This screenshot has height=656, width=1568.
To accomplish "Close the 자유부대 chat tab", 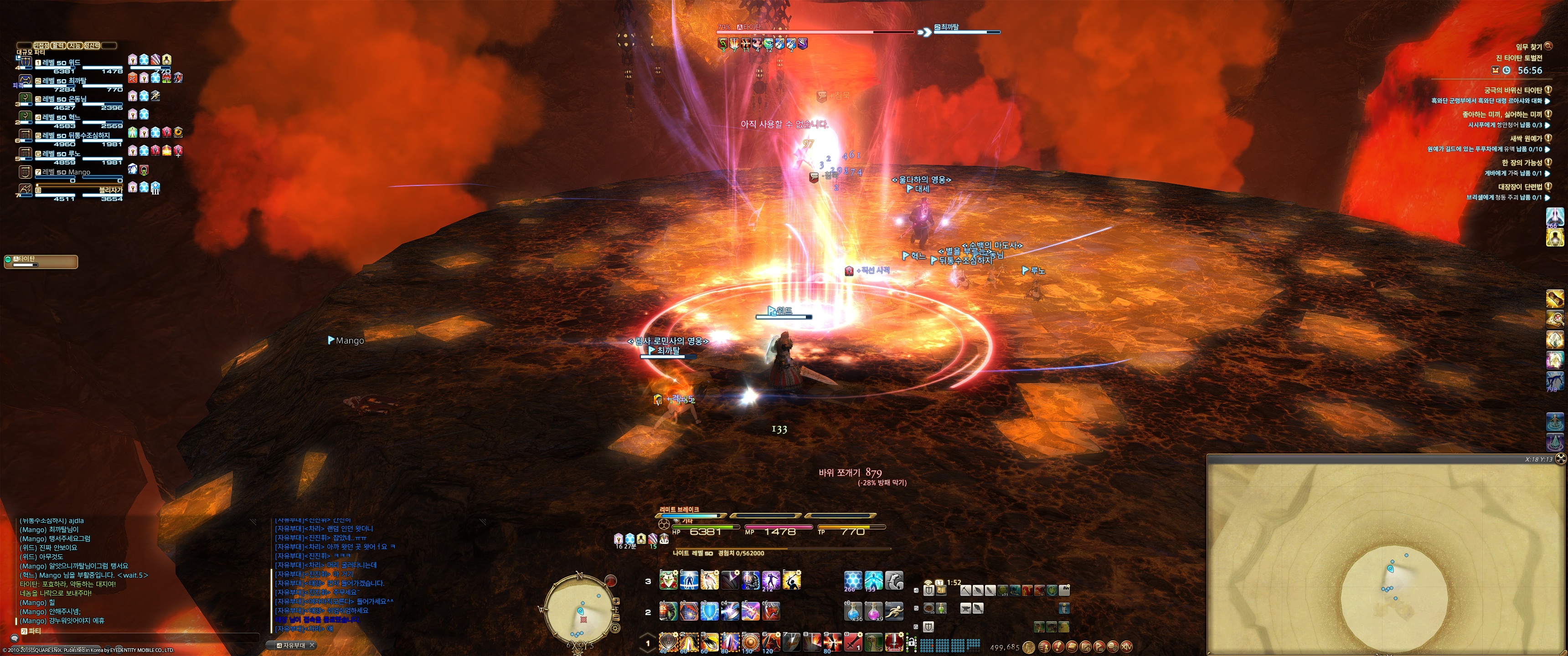I will pyautogui.click(x=312, y=645).
